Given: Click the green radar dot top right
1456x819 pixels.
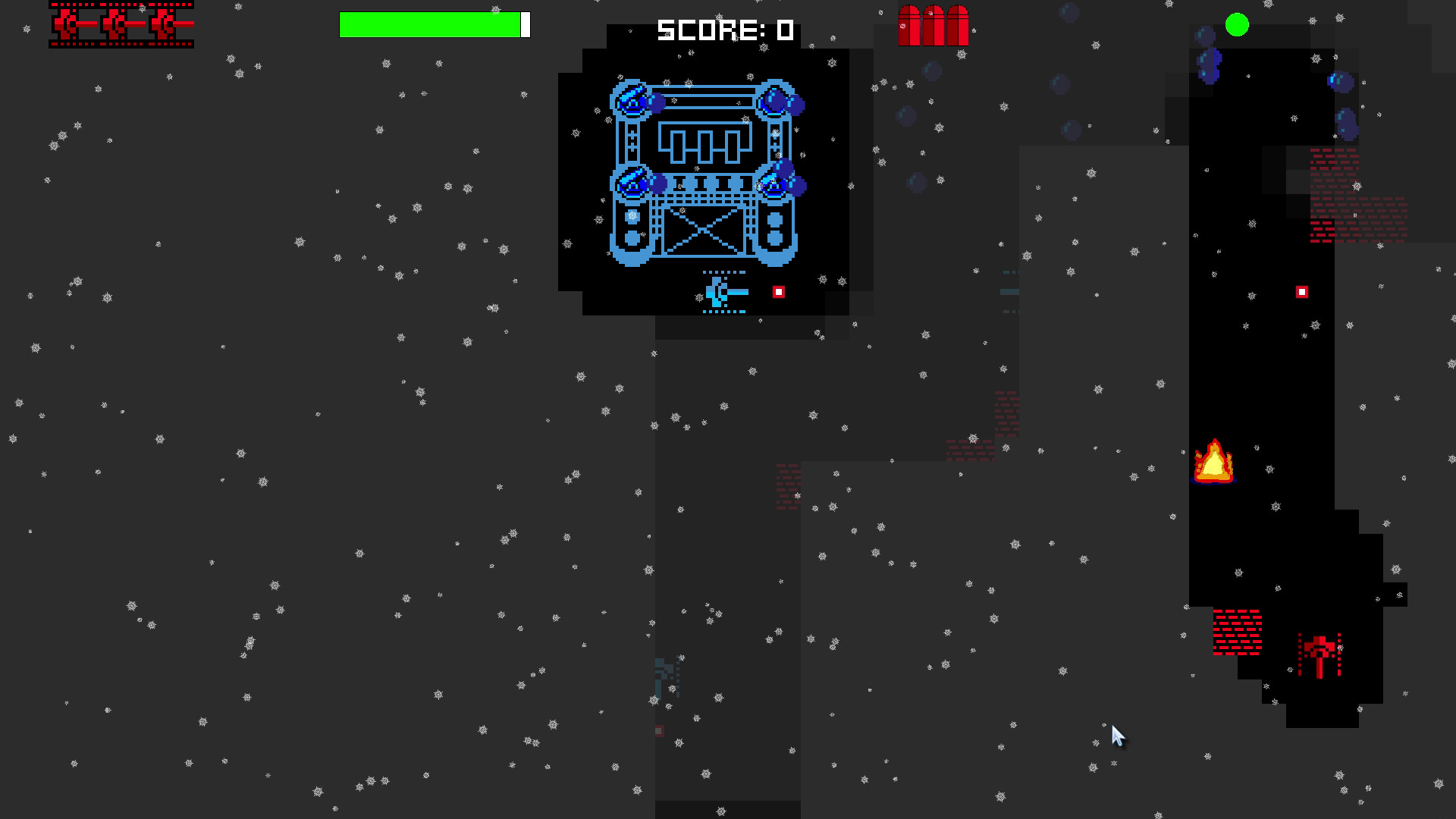Looking at the screenshot, I should (1238, 25).
